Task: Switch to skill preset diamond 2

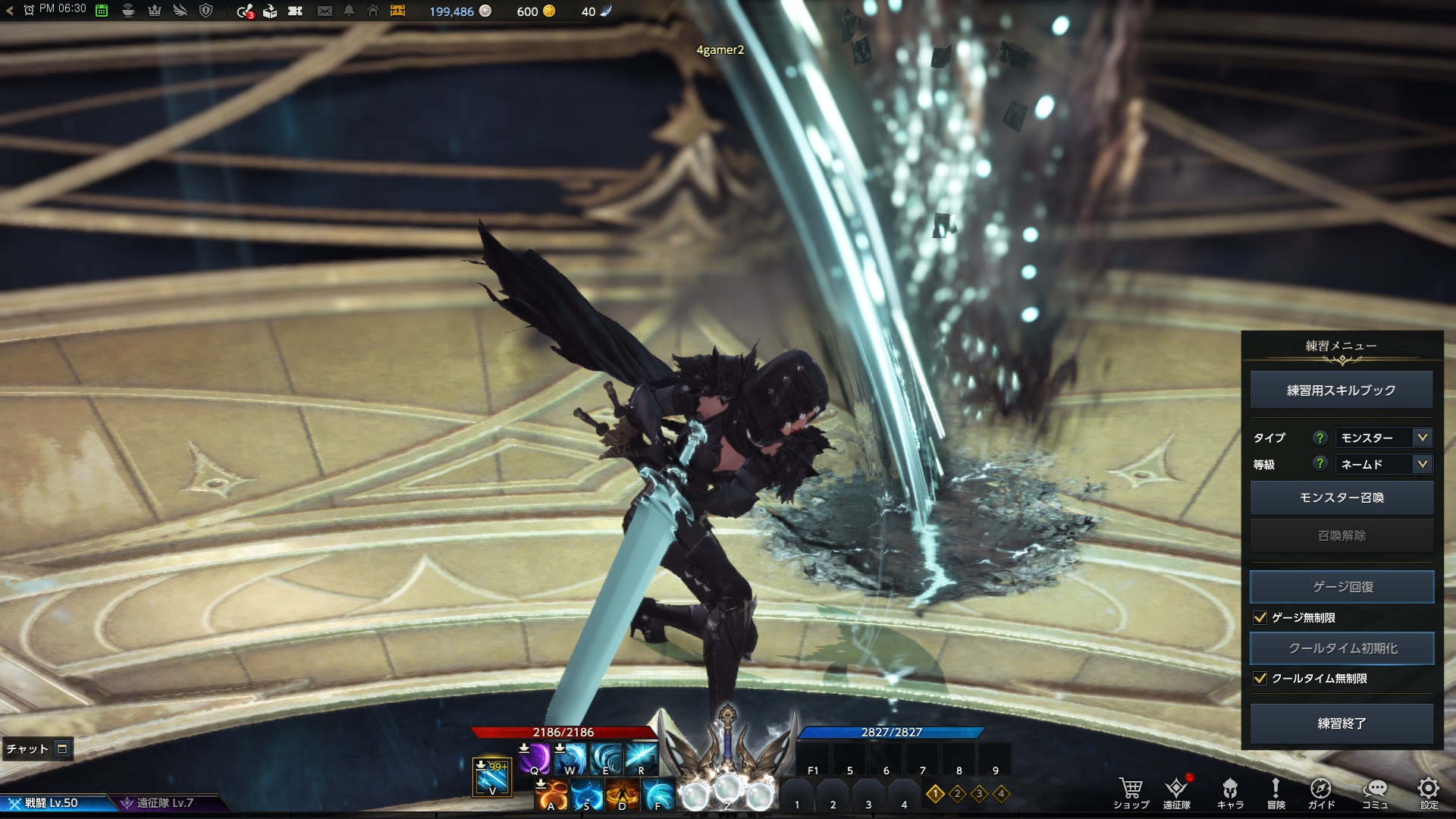Action: pyautogui.click(x=957, y=794)
